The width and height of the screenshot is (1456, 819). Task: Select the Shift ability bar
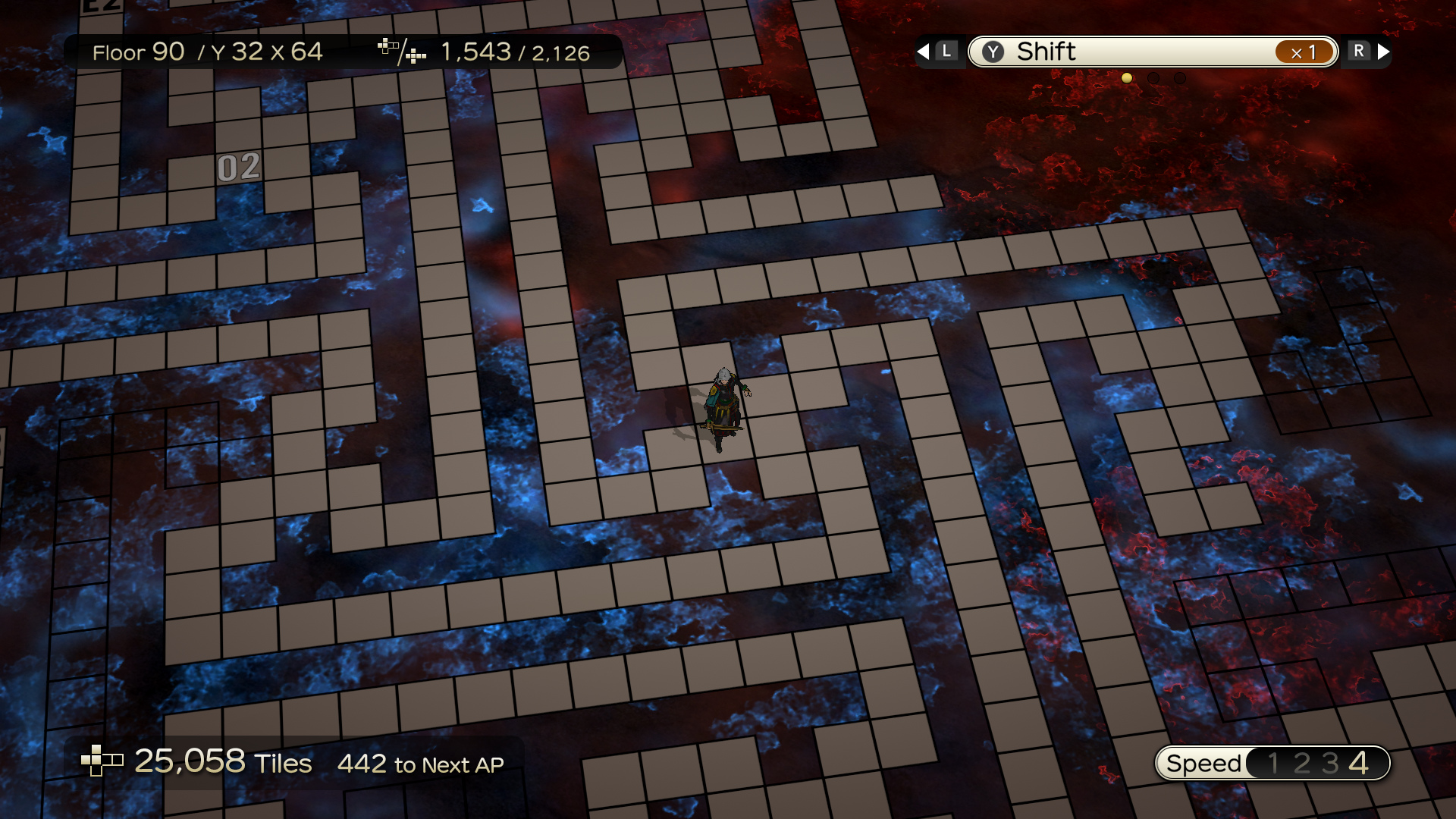1152,52
